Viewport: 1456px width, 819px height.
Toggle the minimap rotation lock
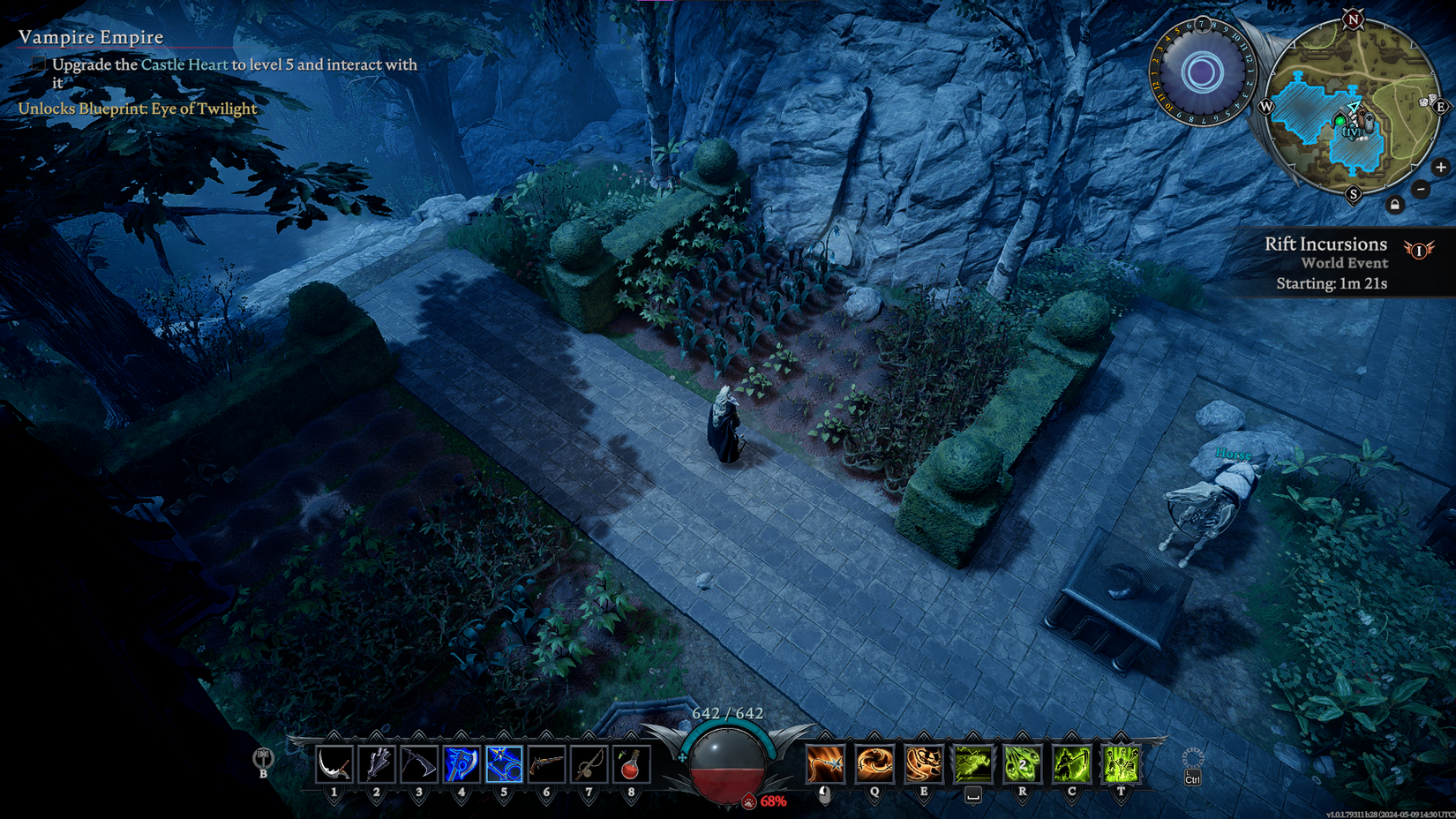coord(1395,205)
